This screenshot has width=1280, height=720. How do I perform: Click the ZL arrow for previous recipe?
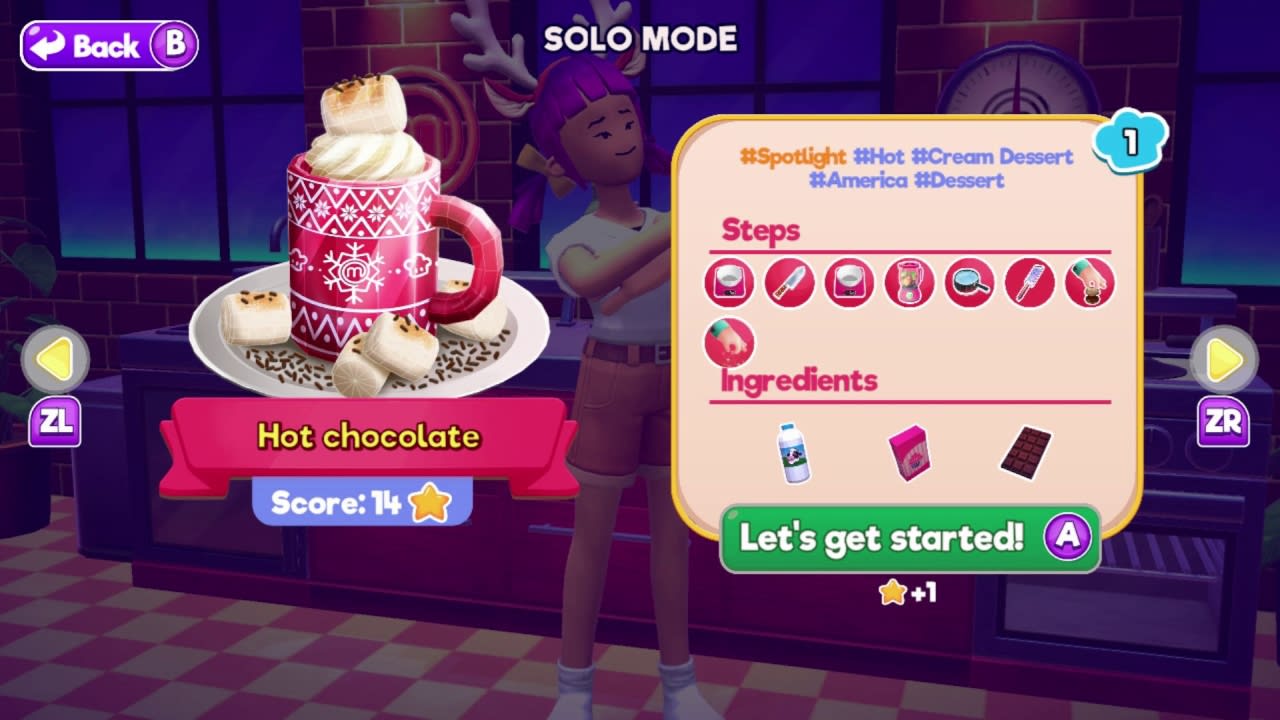[x=58, y=360]
